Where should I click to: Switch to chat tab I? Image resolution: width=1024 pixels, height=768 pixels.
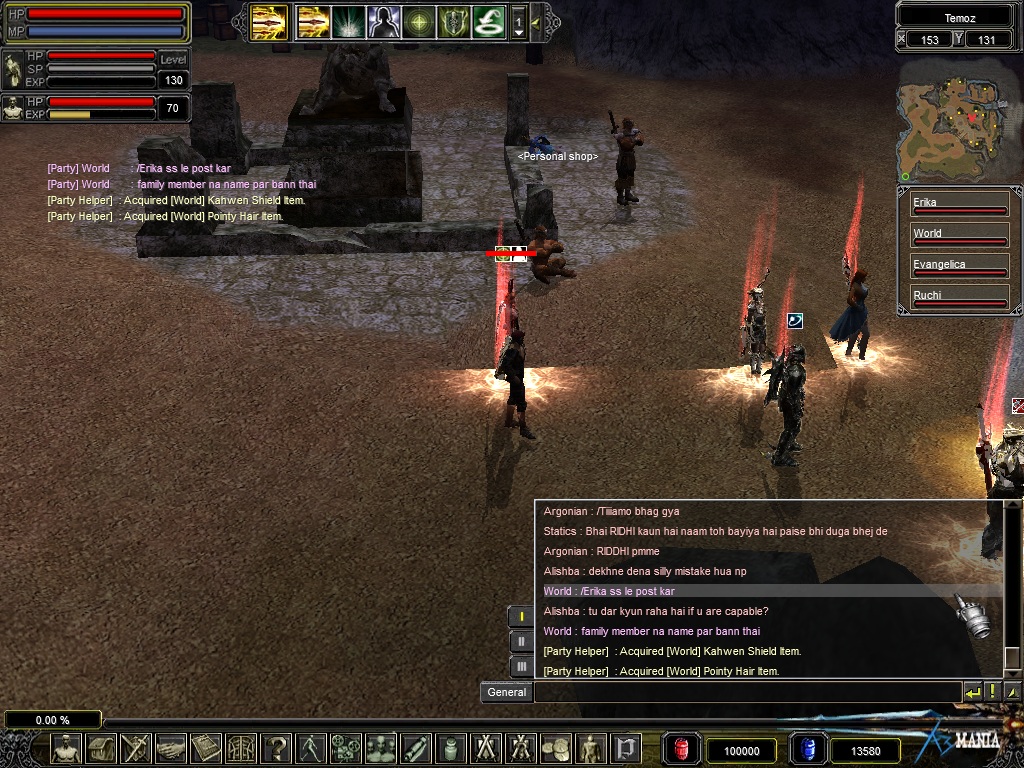tap(521, 616)
